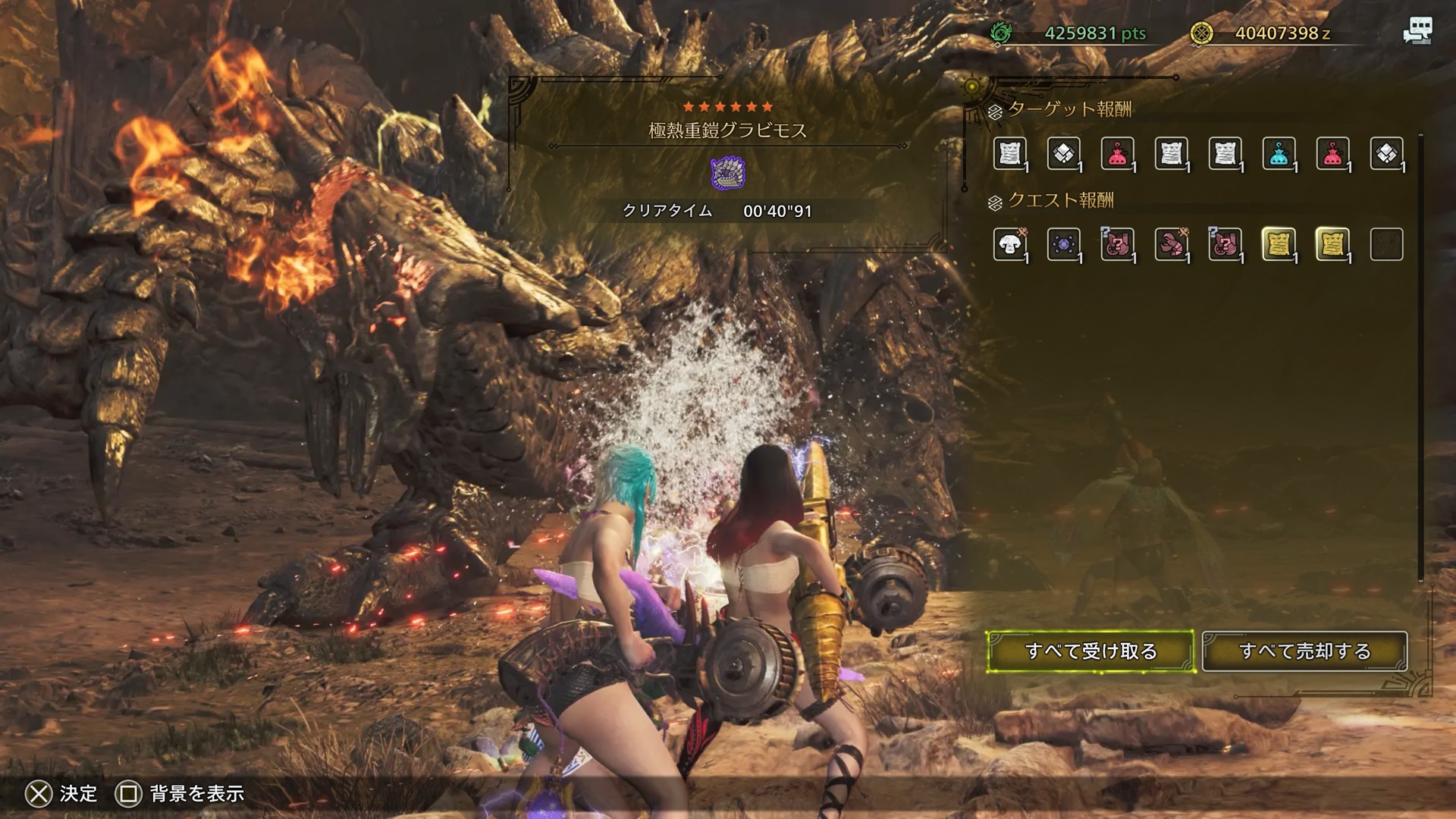Open the chat icon in the corner
1456x819 pixels.
click(1417, 31)
